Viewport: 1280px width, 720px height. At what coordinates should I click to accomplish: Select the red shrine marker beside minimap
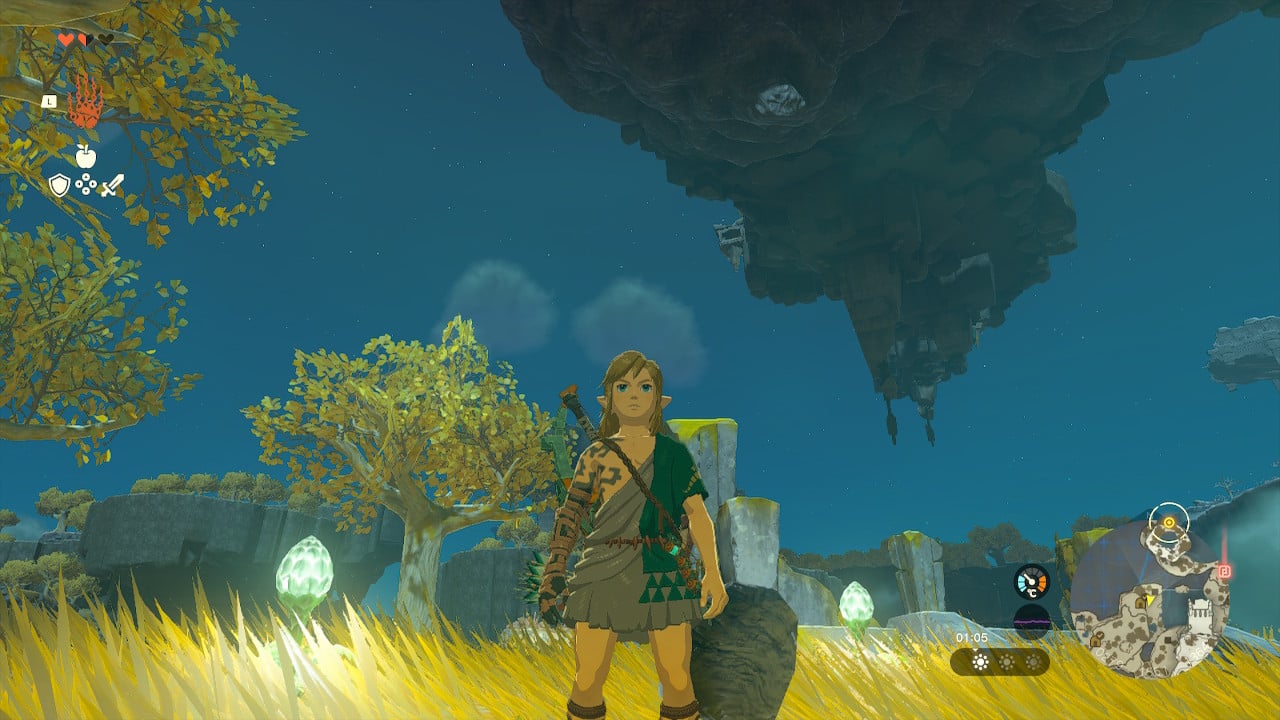pos(1224,571)
